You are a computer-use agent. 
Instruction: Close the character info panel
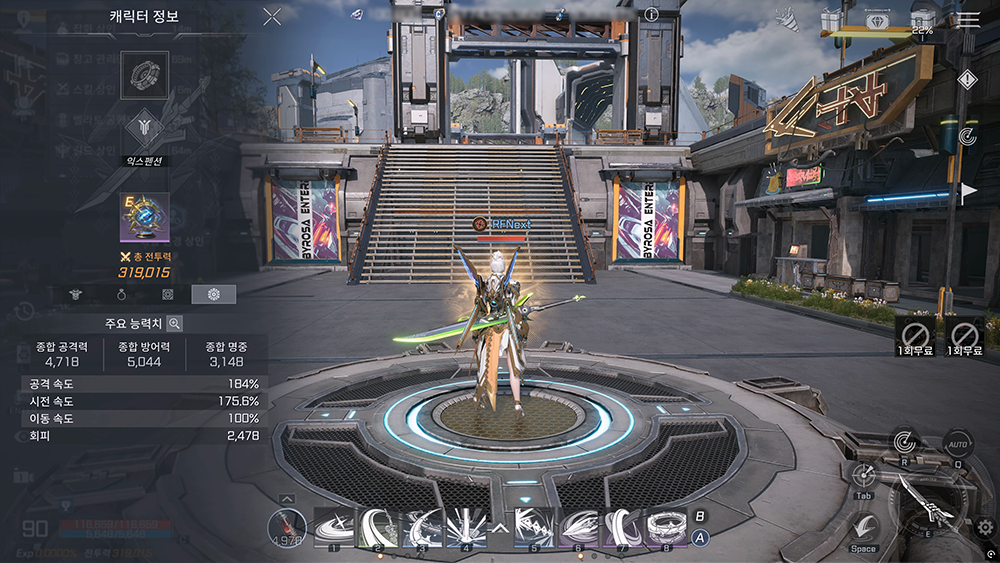272,16
